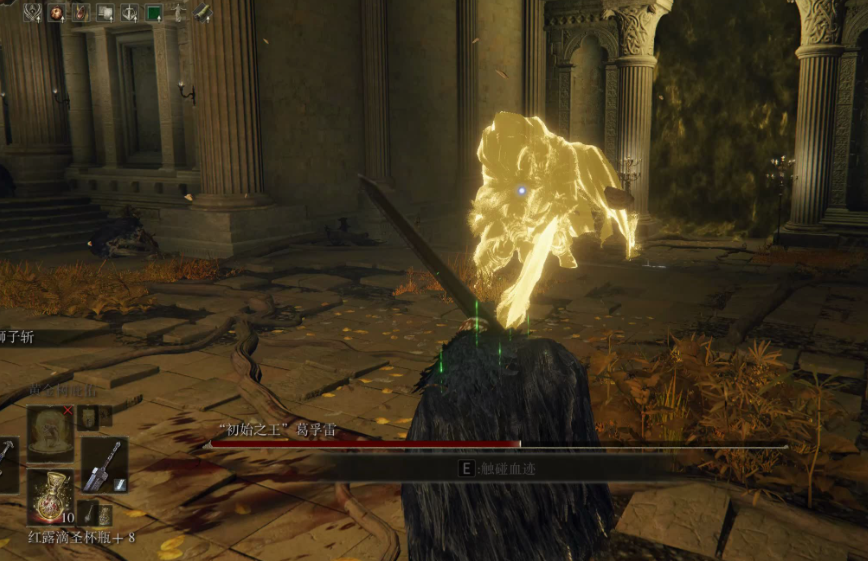Click the crossed-out golden spell slot

49,433
